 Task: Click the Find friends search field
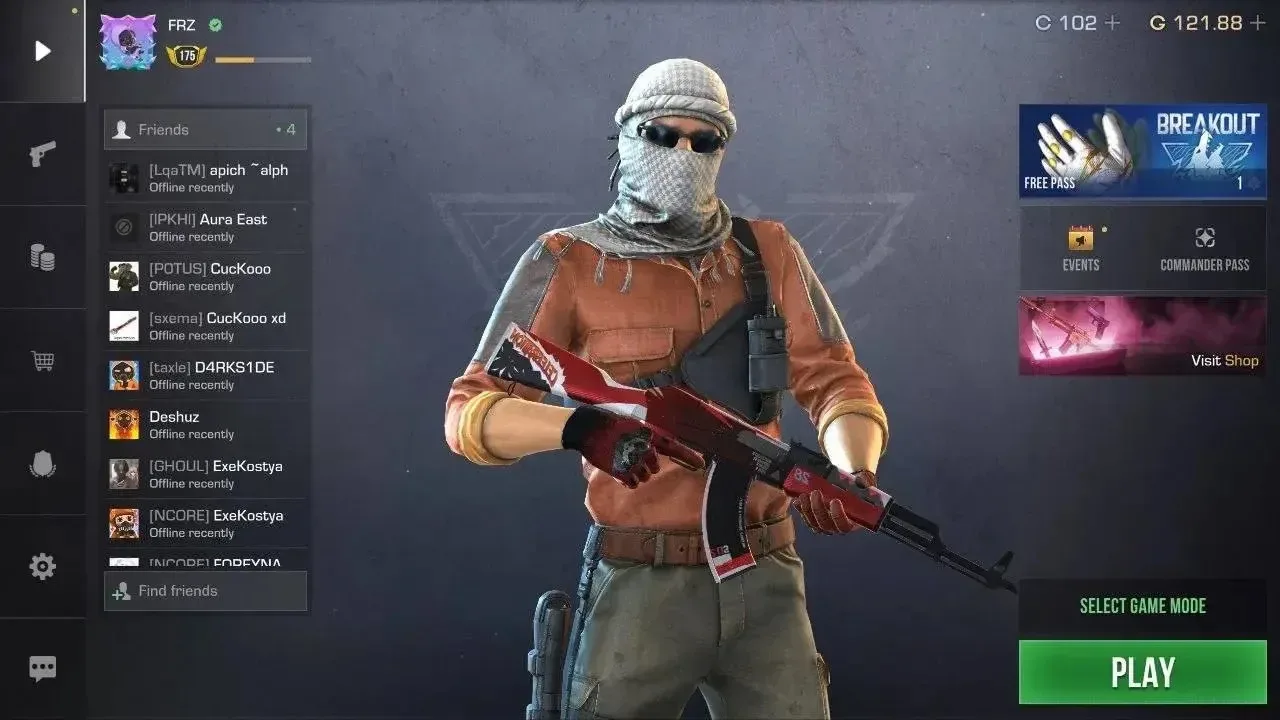[206, 591]
